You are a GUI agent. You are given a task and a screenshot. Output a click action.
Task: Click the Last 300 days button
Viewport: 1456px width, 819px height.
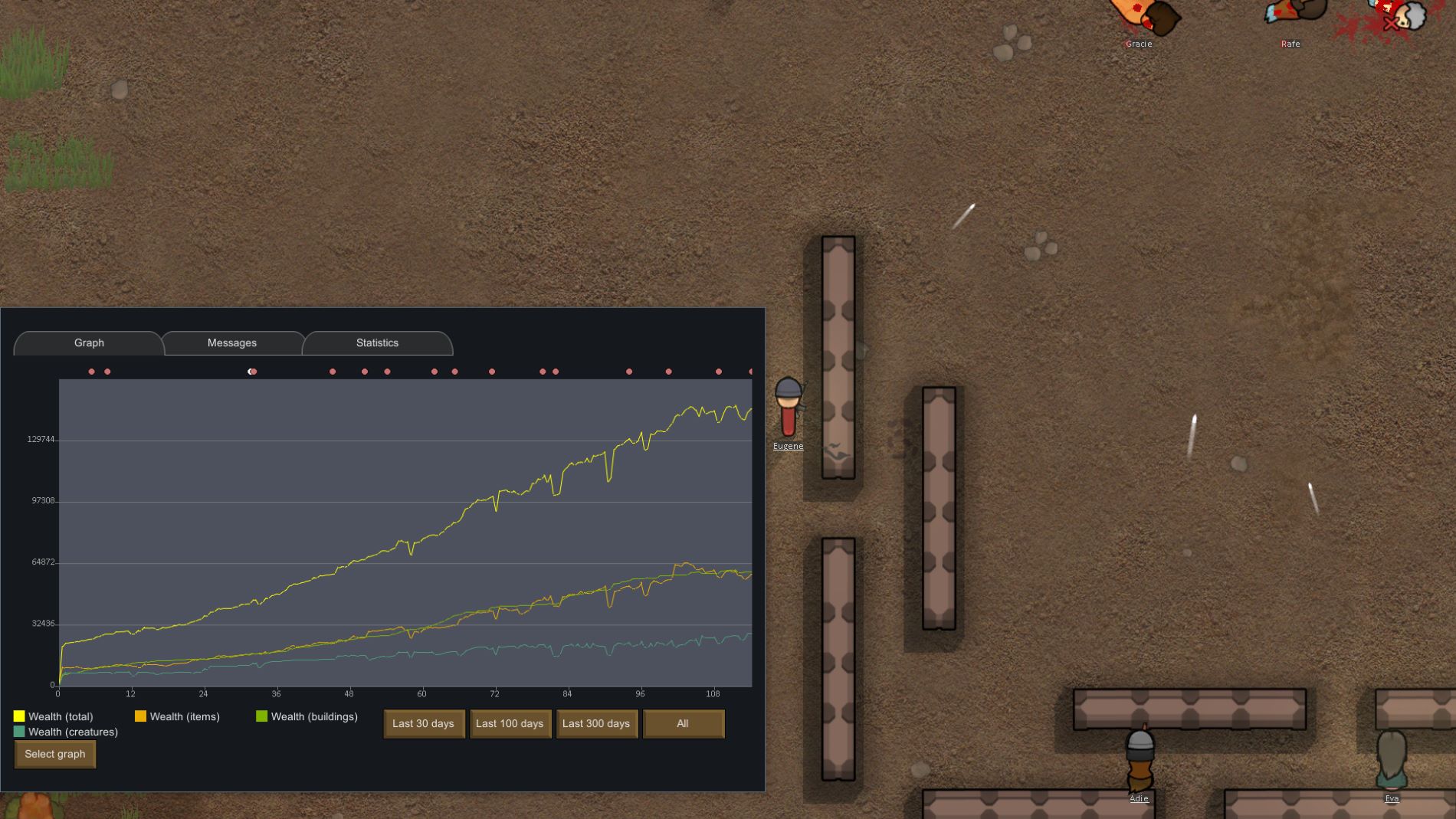click(596, 723)
